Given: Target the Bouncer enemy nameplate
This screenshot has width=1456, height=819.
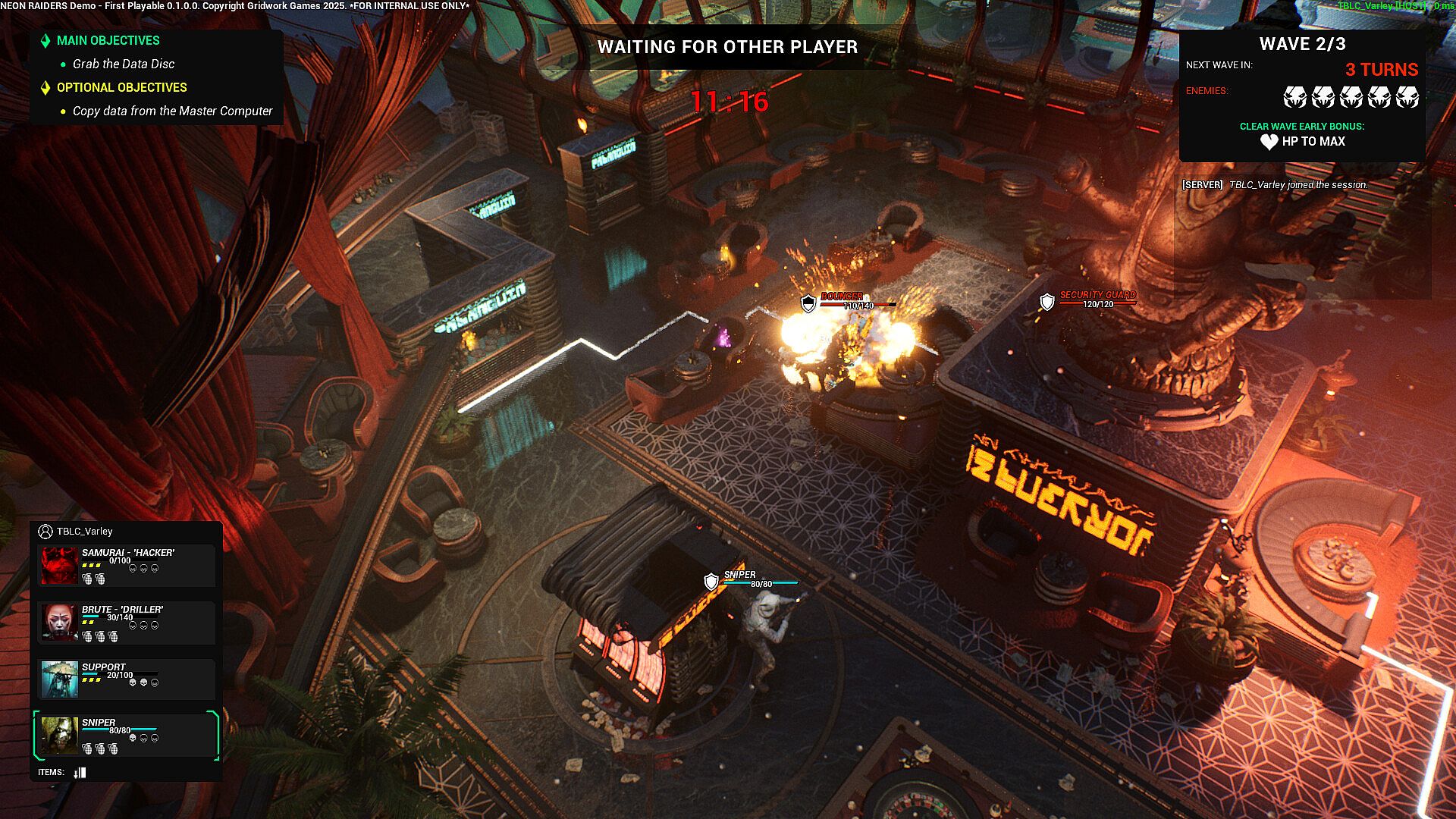Looking at the screenshot, I should 842,297.
